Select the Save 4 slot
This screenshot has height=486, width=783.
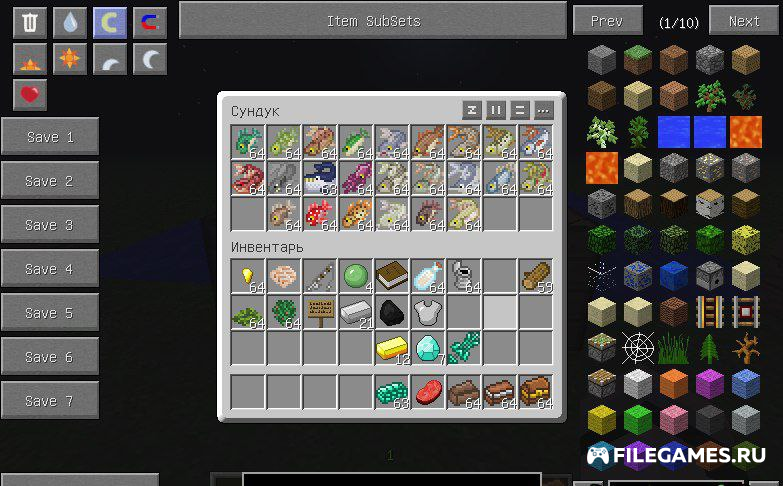pos(49,269)
